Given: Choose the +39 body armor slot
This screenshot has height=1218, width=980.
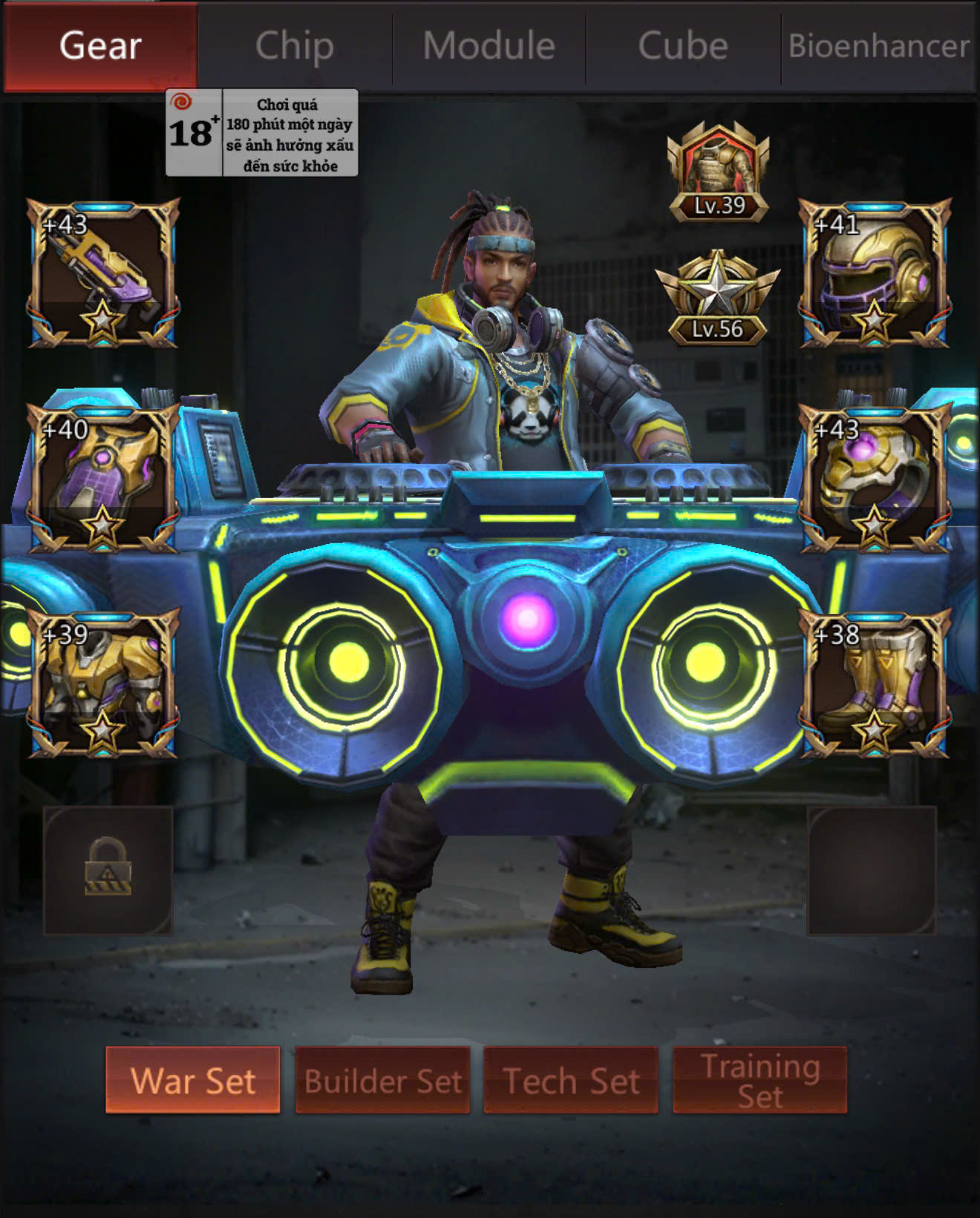Looking at the screenshot, I should click(x=103, y=684).
